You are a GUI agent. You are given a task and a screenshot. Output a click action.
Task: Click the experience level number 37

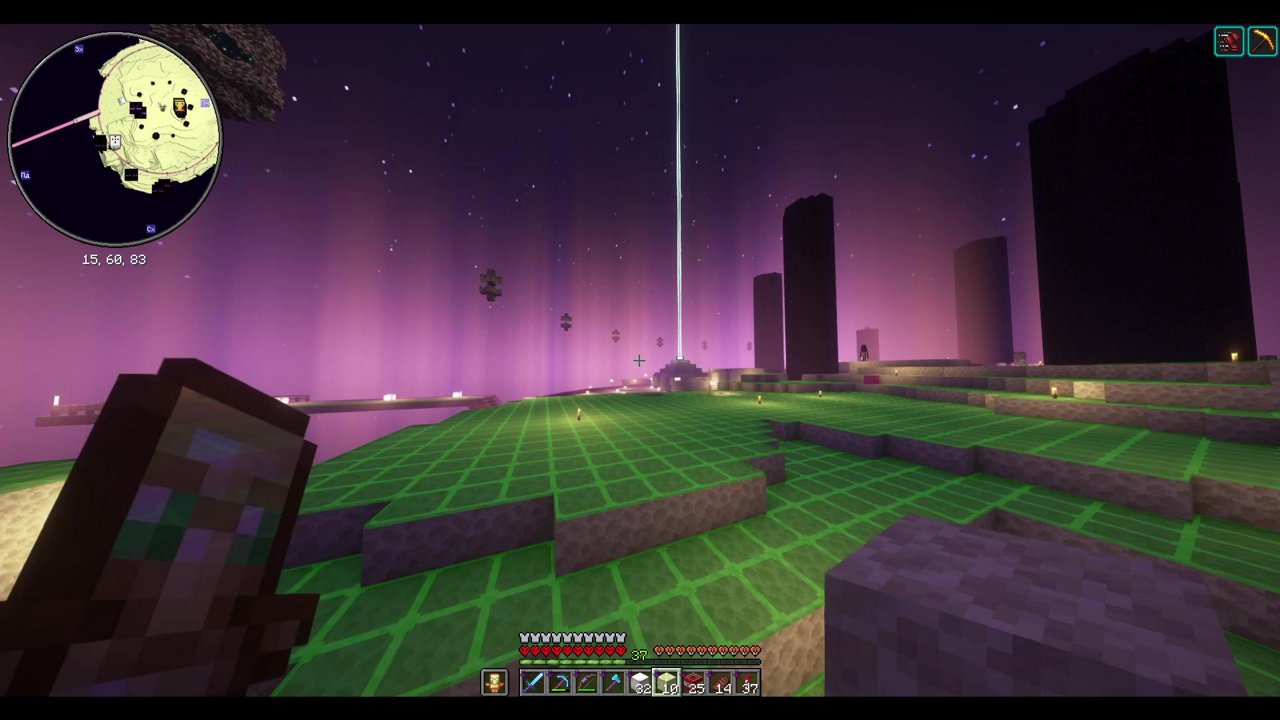tap(640, 654)
